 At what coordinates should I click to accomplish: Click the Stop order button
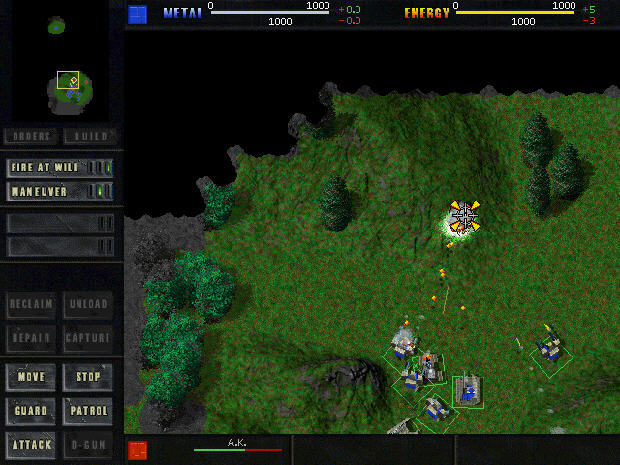88,377
